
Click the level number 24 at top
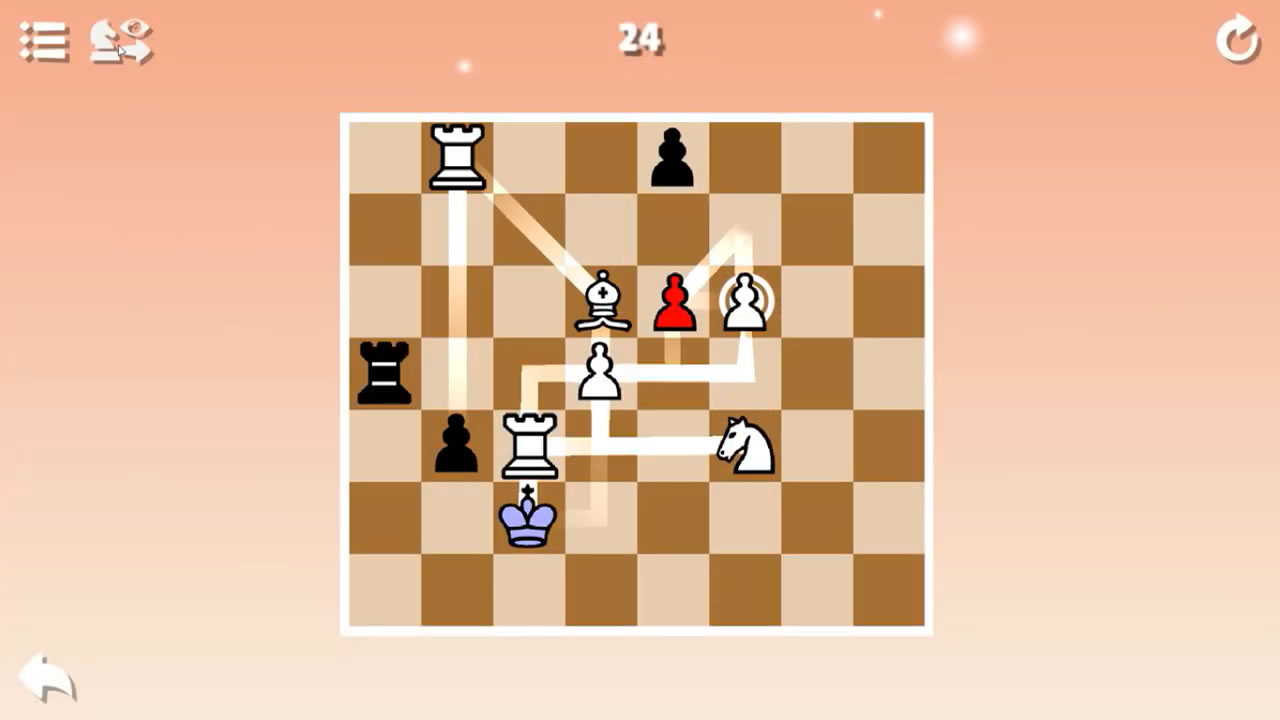[x=641, y=40]
